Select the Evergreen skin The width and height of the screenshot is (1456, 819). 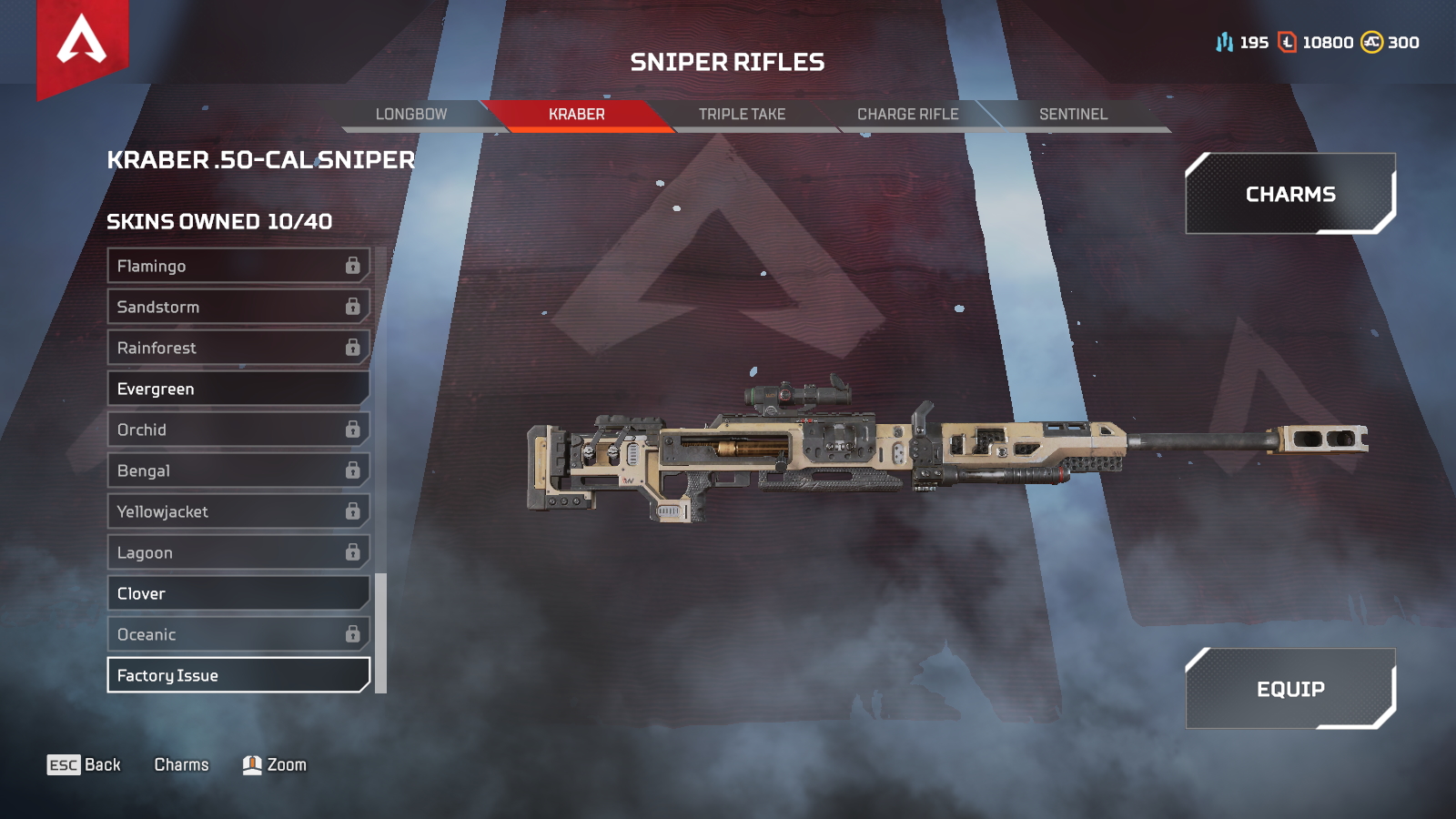pyautogui.click(x=237, y=389)
